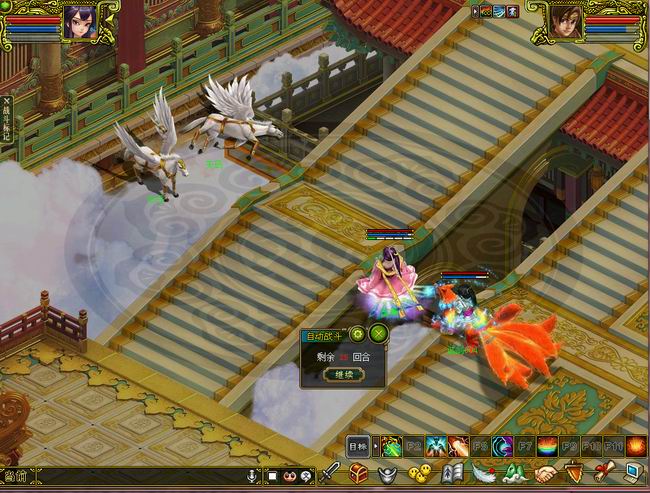Activate the rainbow skill icon on the hotbar
Image resolution: width=650 pixels, height=493 pixels.
[x=547, y=445]
